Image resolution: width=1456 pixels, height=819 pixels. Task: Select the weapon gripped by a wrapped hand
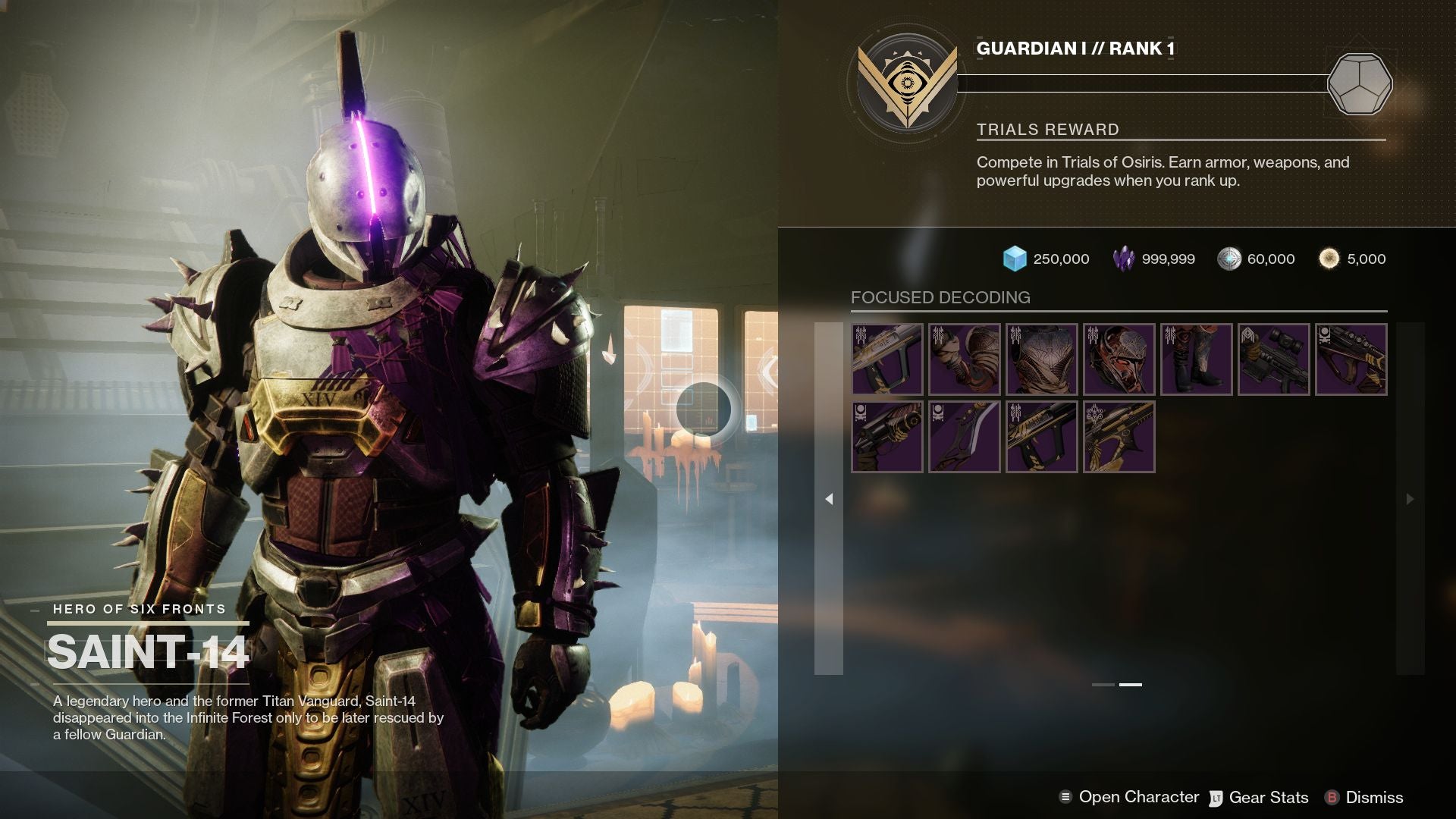(887, 437)
